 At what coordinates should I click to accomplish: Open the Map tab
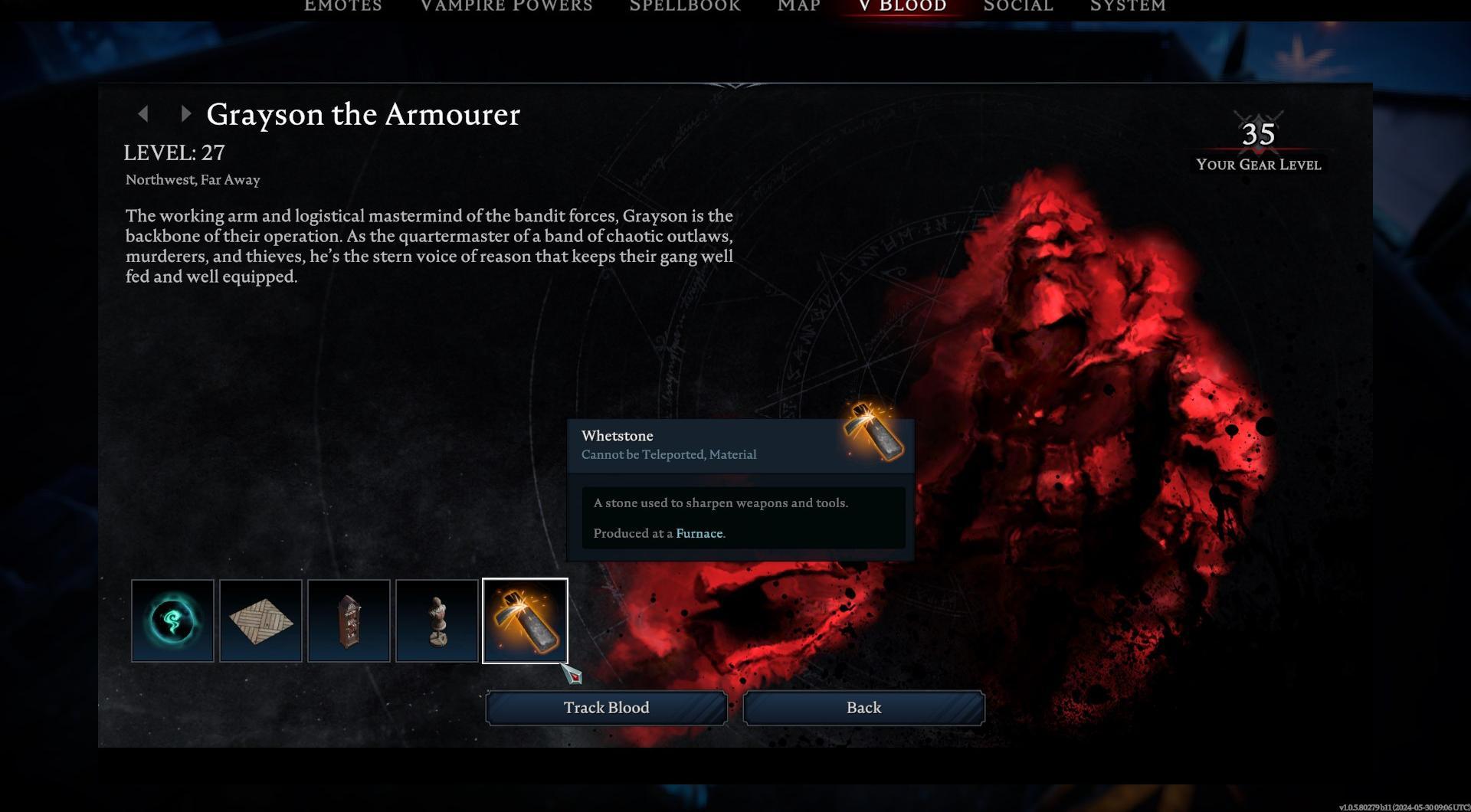pyautogui.click(x=799, y=6)
